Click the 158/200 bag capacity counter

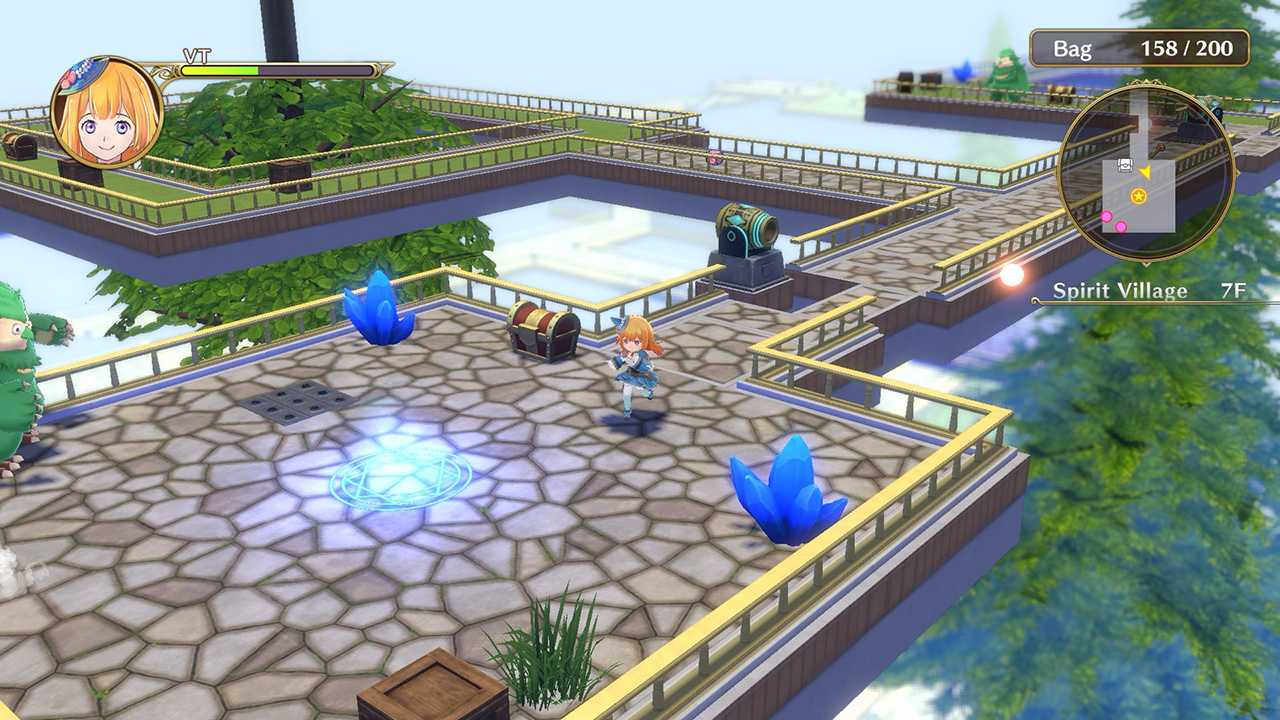click(1187, 47)
